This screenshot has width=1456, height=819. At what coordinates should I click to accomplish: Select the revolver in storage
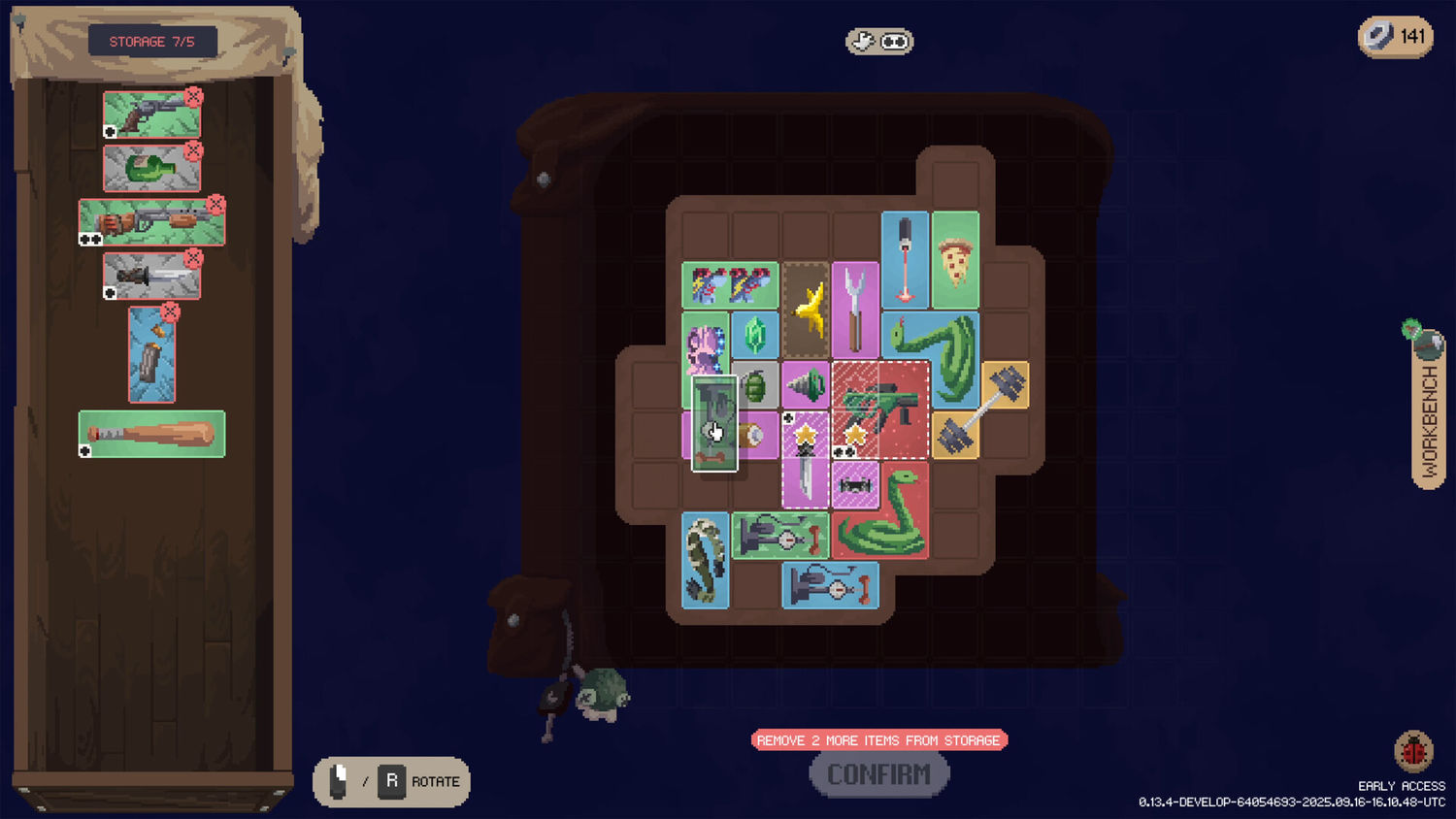click(149, 115)
